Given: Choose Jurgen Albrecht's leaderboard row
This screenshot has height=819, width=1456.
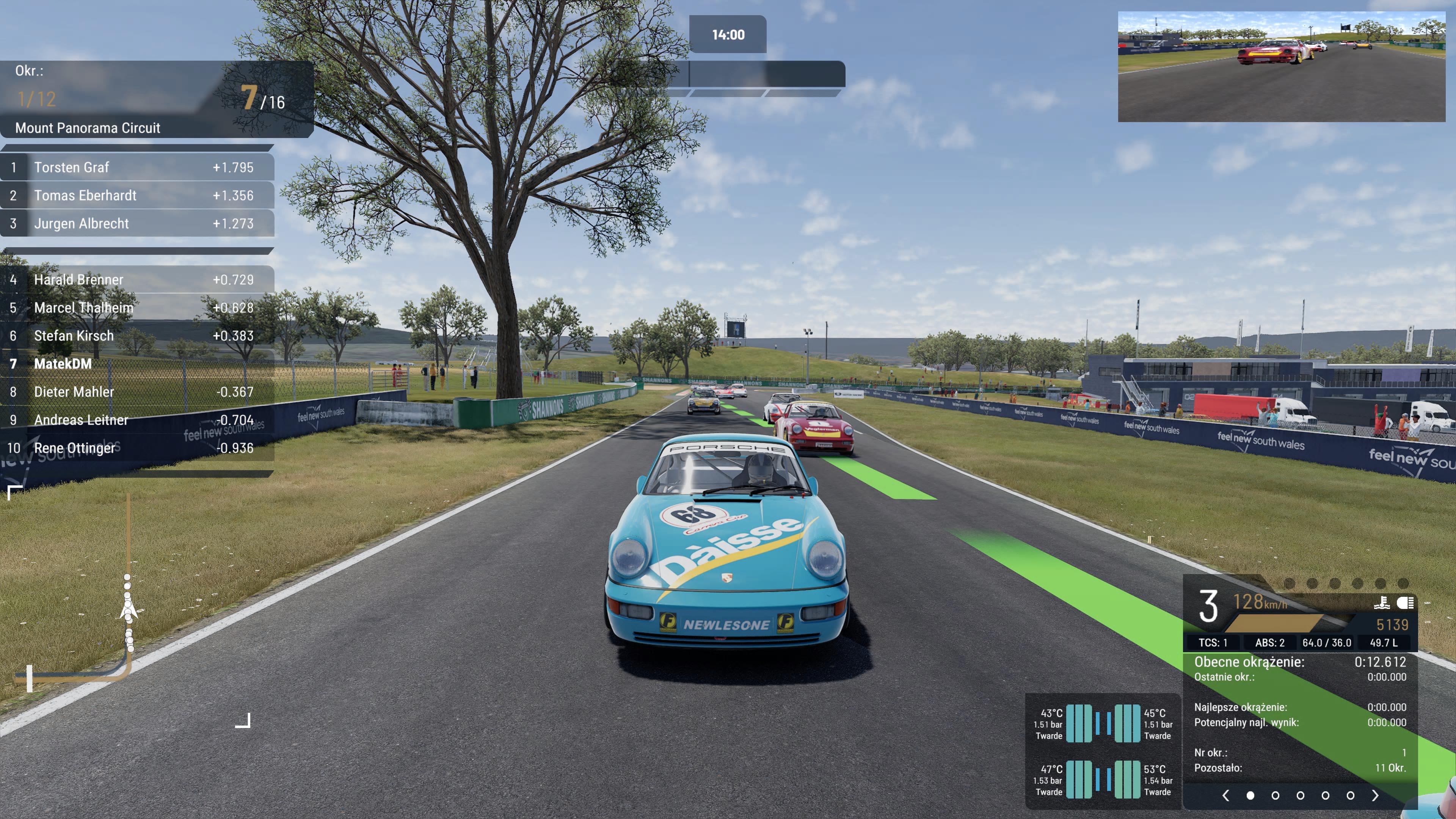Looking at the screenshot, I should pyautogui.click(x=137, y=224).
